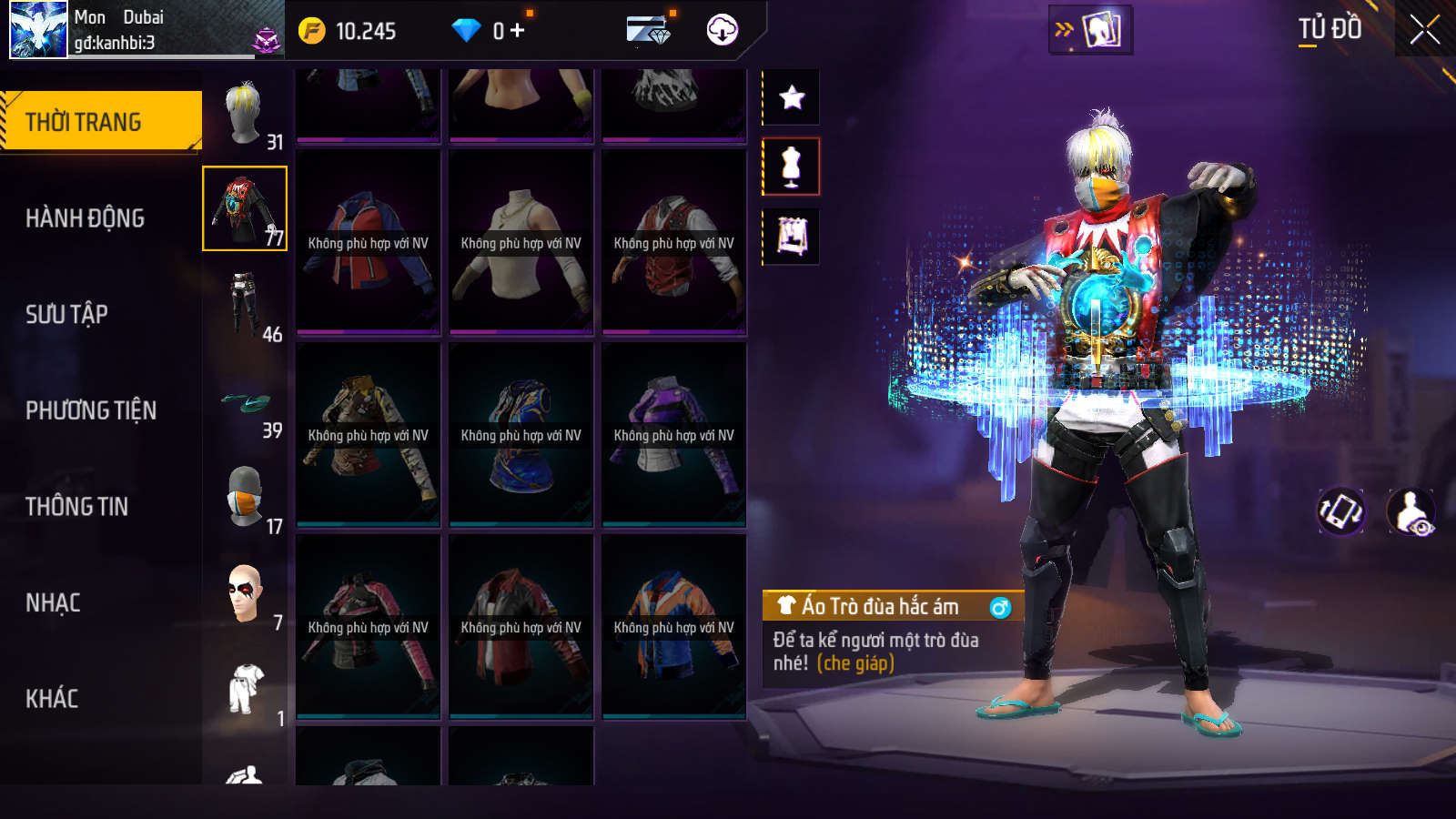The image size is (1456, 819).
Task: Show the Khác category
Action: tap(52, 699)
